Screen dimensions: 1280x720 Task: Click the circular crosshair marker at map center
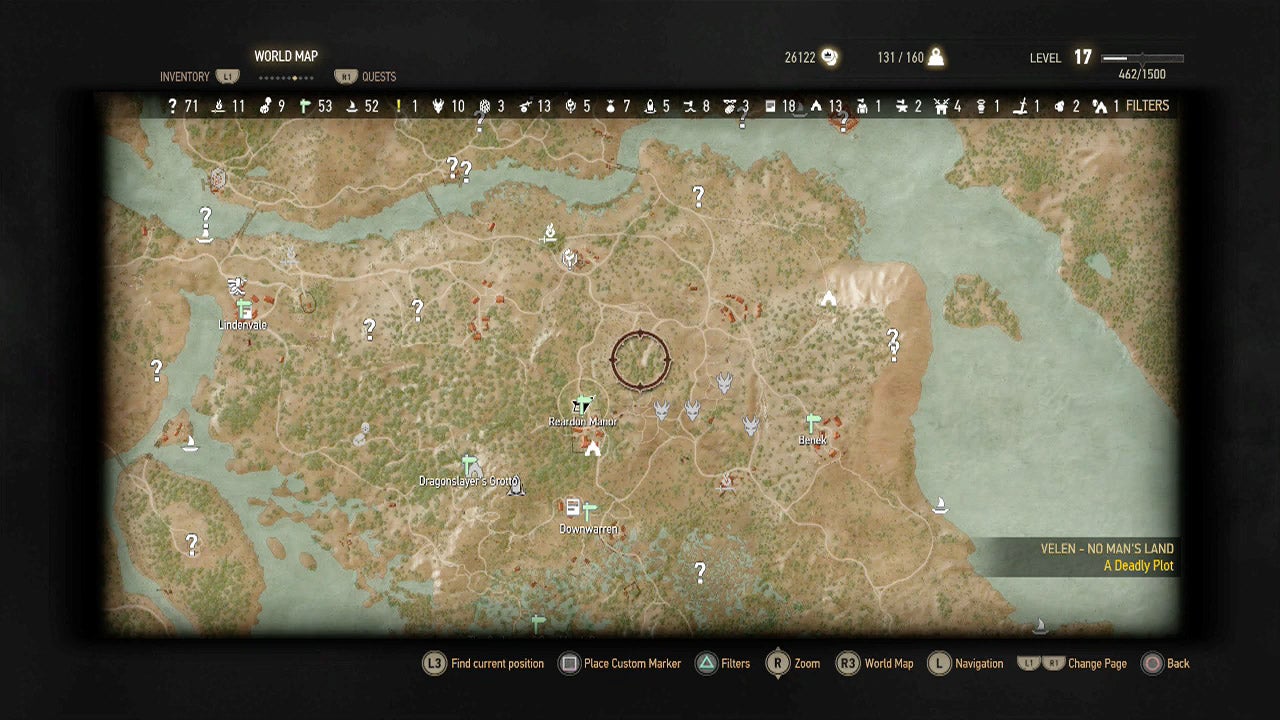640,358
